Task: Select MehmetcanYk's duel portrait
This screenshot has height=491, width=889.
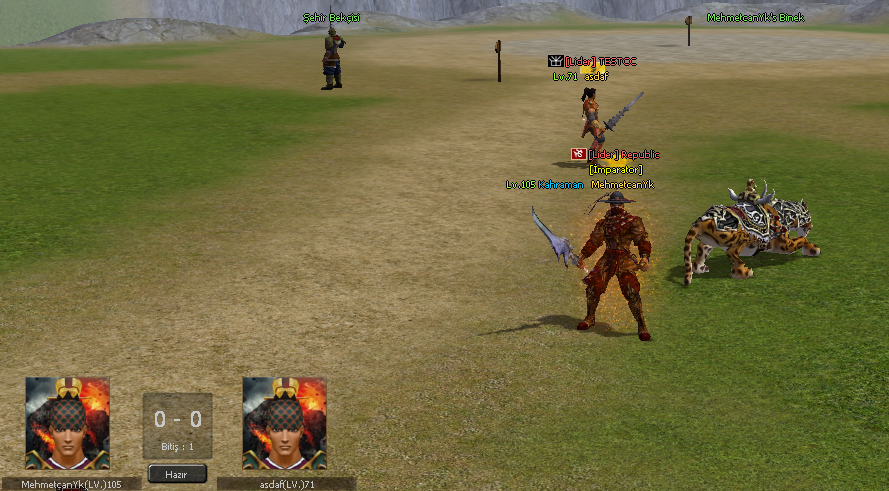Action: coord(67,423)
